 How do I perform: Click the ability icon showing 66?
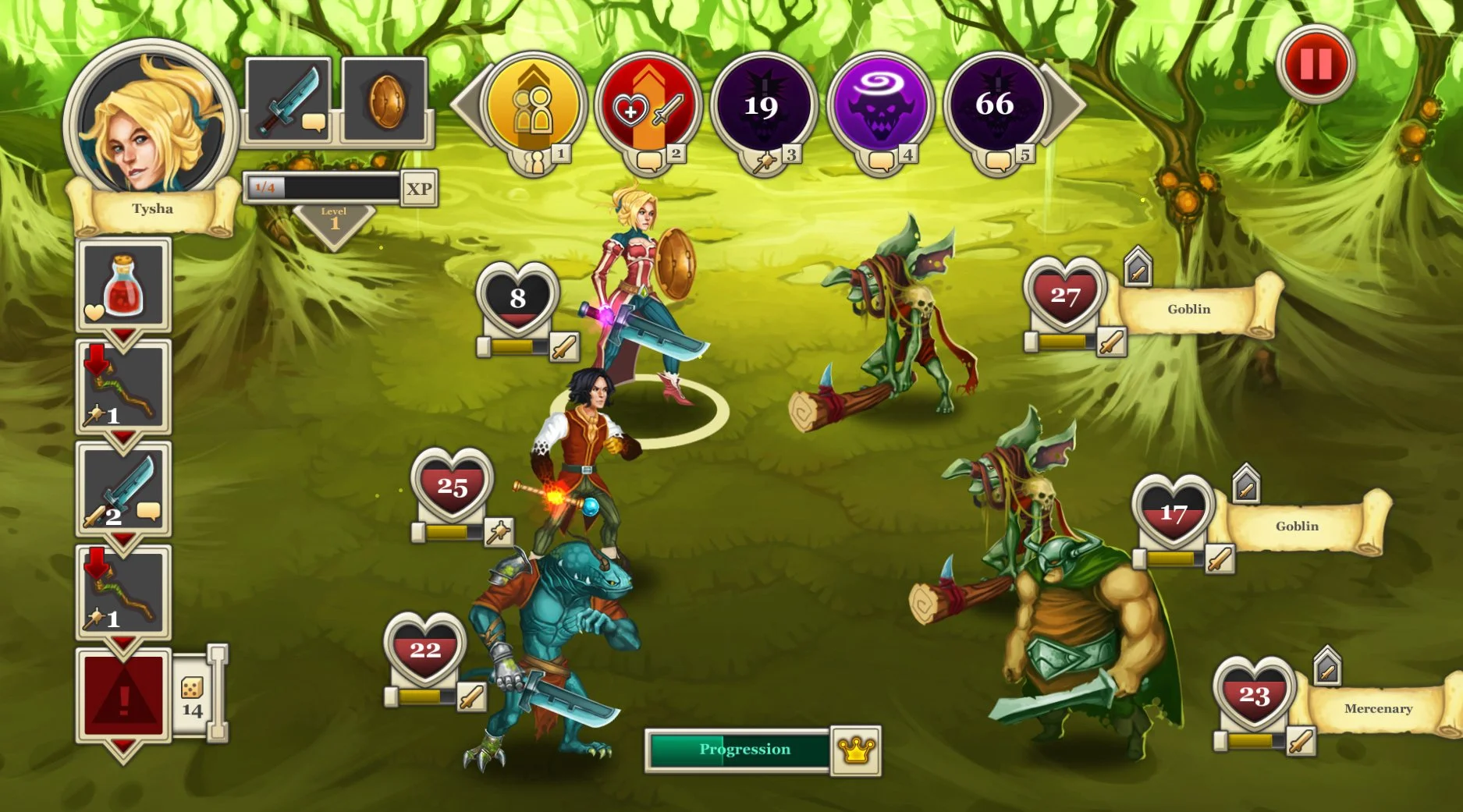[x=996, y=105]
